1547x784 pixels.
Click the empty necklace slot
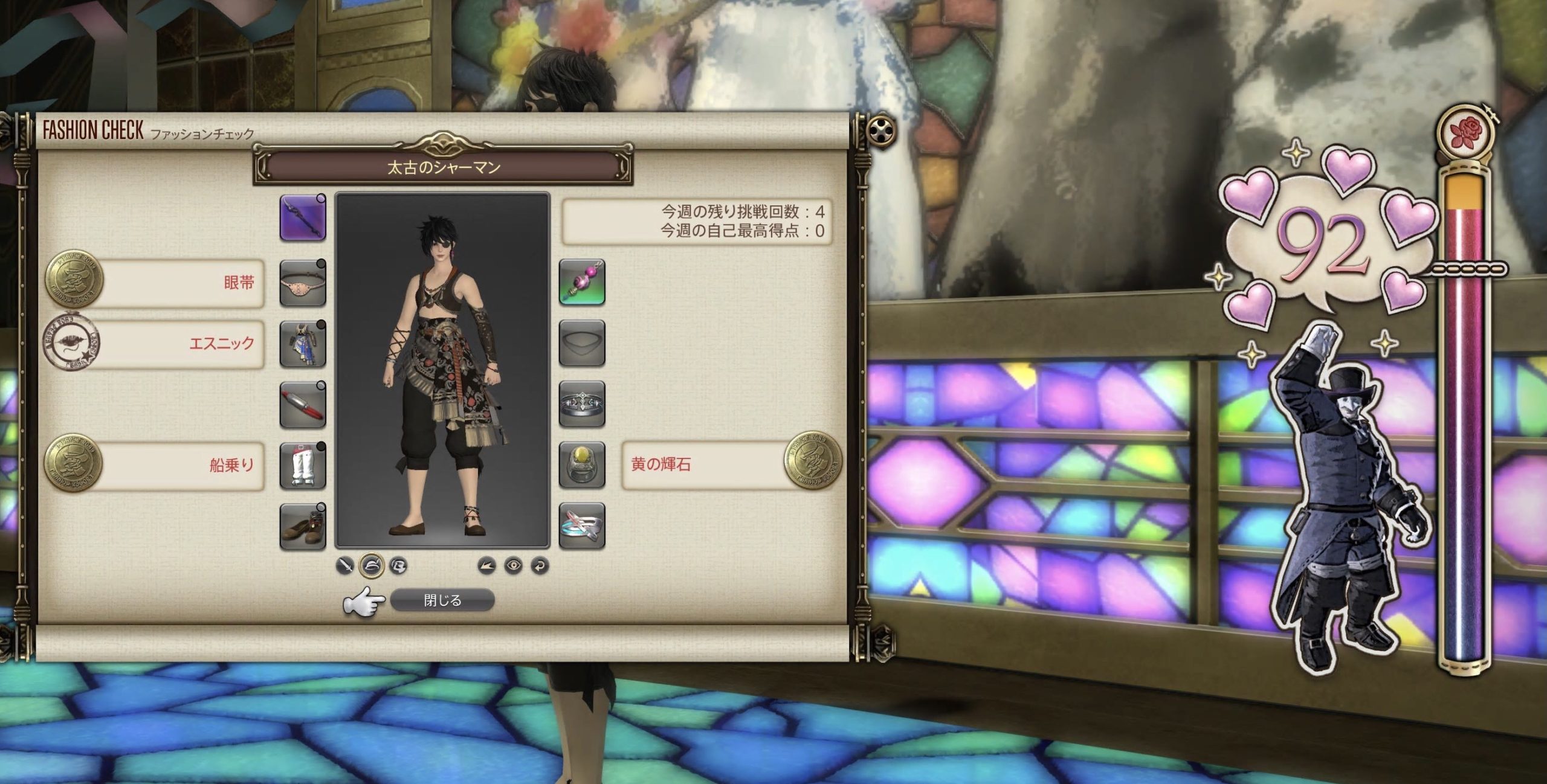[581, 344]
